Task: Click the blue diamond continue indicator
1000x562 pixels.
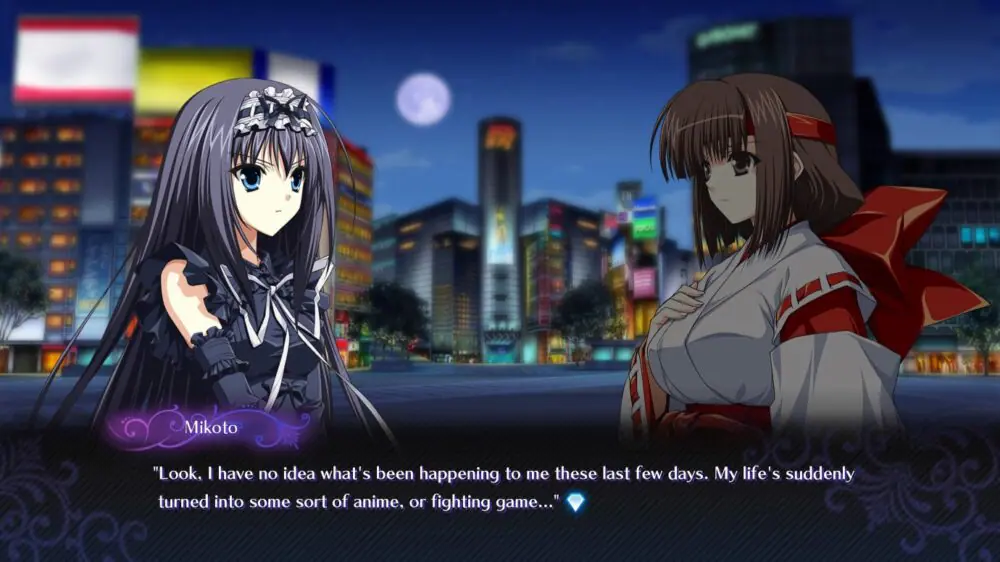Action: click(575, 503)
